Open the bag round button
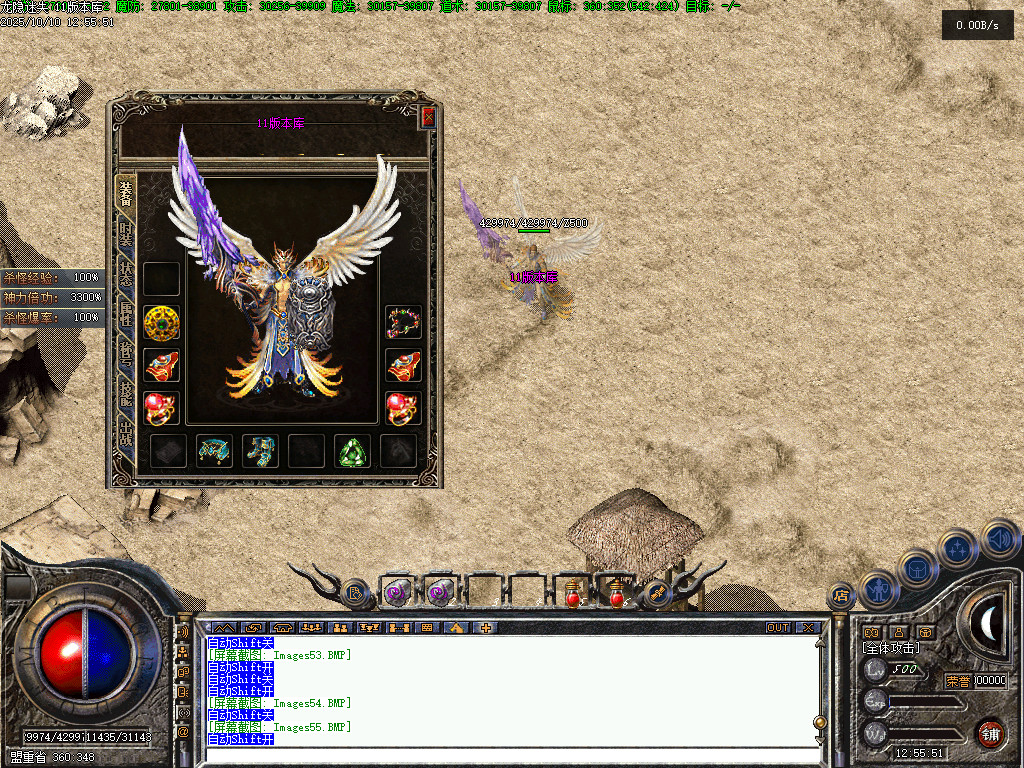Image resolution: width=1024 pixels, height=768 pixels. (917, 567)
